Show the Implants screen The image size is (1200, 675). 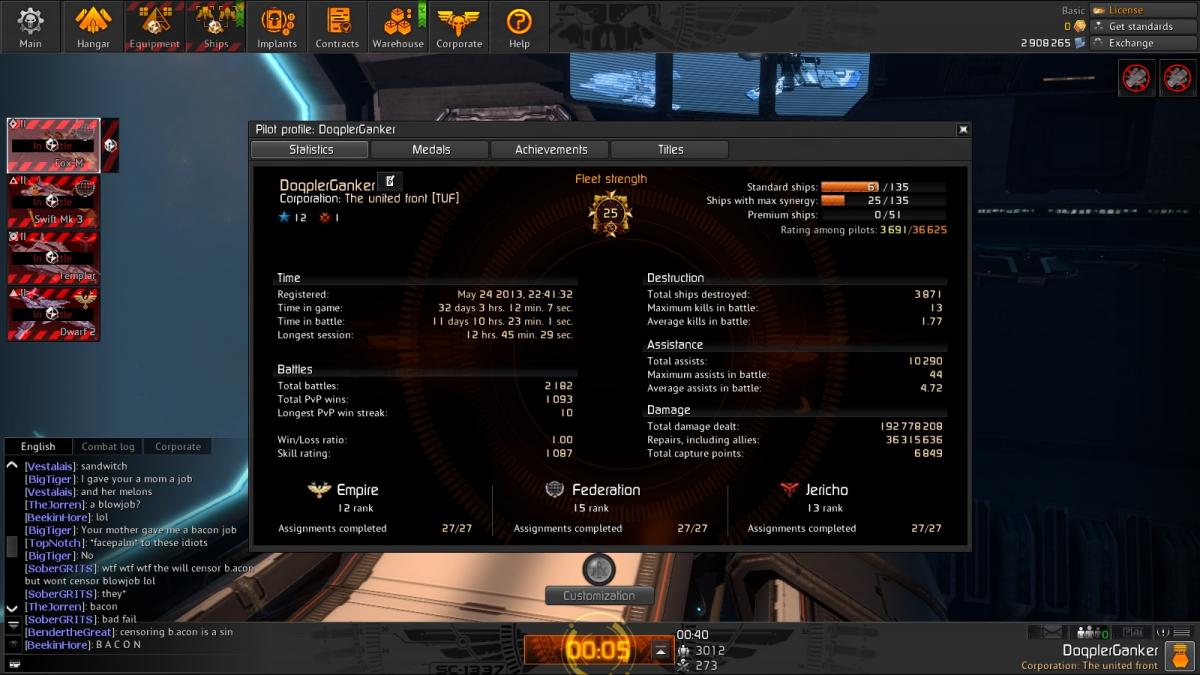click(x=277, y=26)
